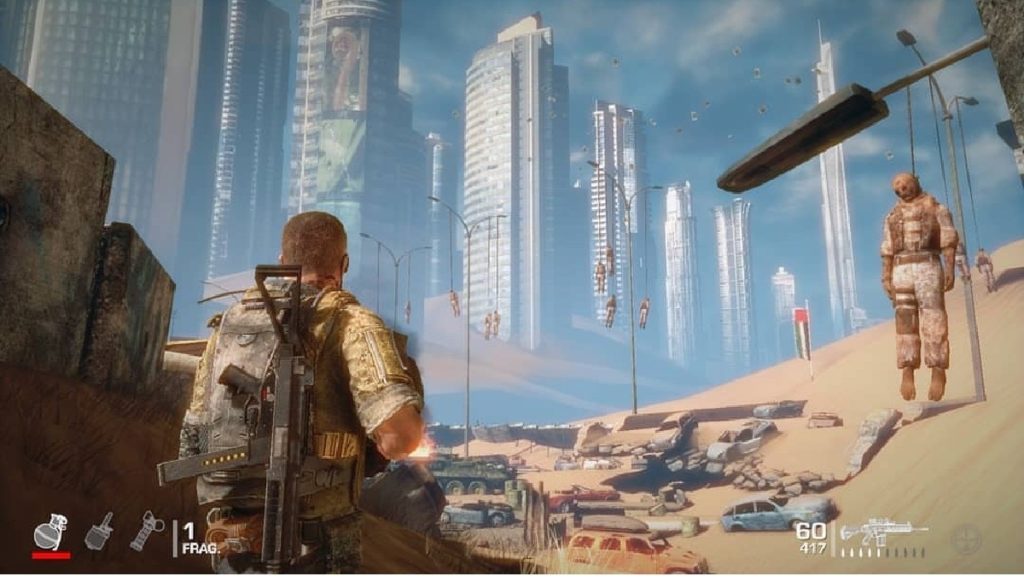Image resolution: width=1024 pixels, height=582 pixels.
Task: Click the faded crosshair emblem icon
Action: pyautogui.click(x=967, y=536)
